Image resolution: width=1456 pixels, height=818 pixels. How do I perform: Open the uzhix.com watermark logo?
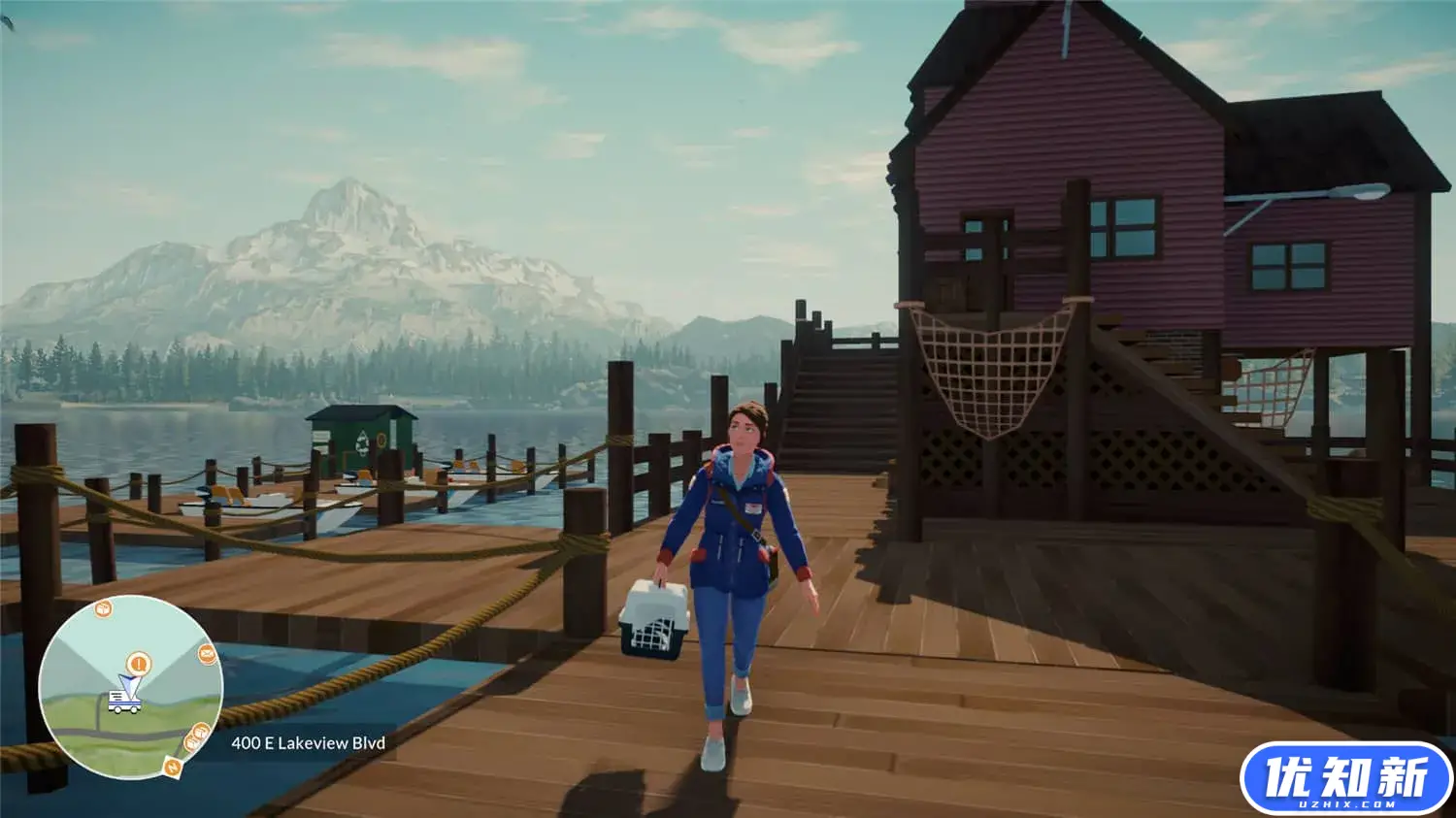[1345, 779]
